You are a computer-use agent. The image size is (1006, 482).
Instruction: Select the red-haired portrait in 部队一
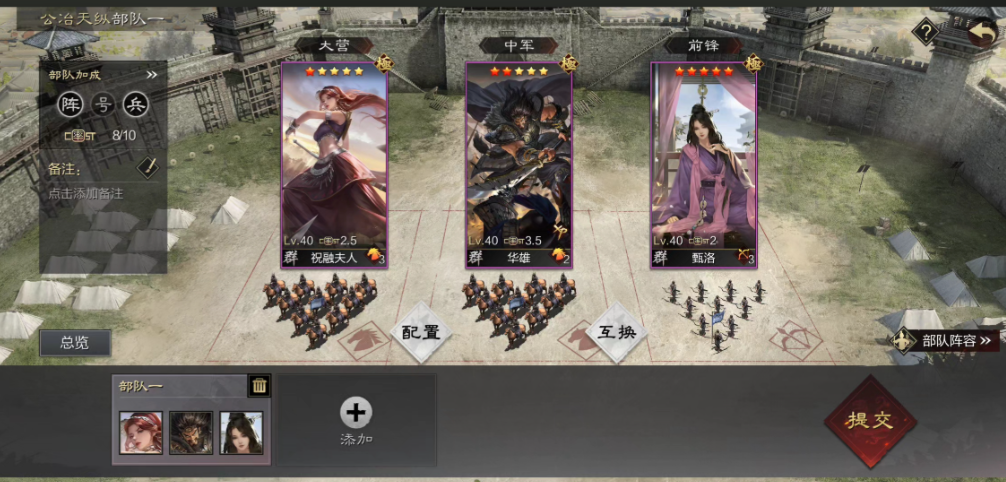click(x=141, y=433)
